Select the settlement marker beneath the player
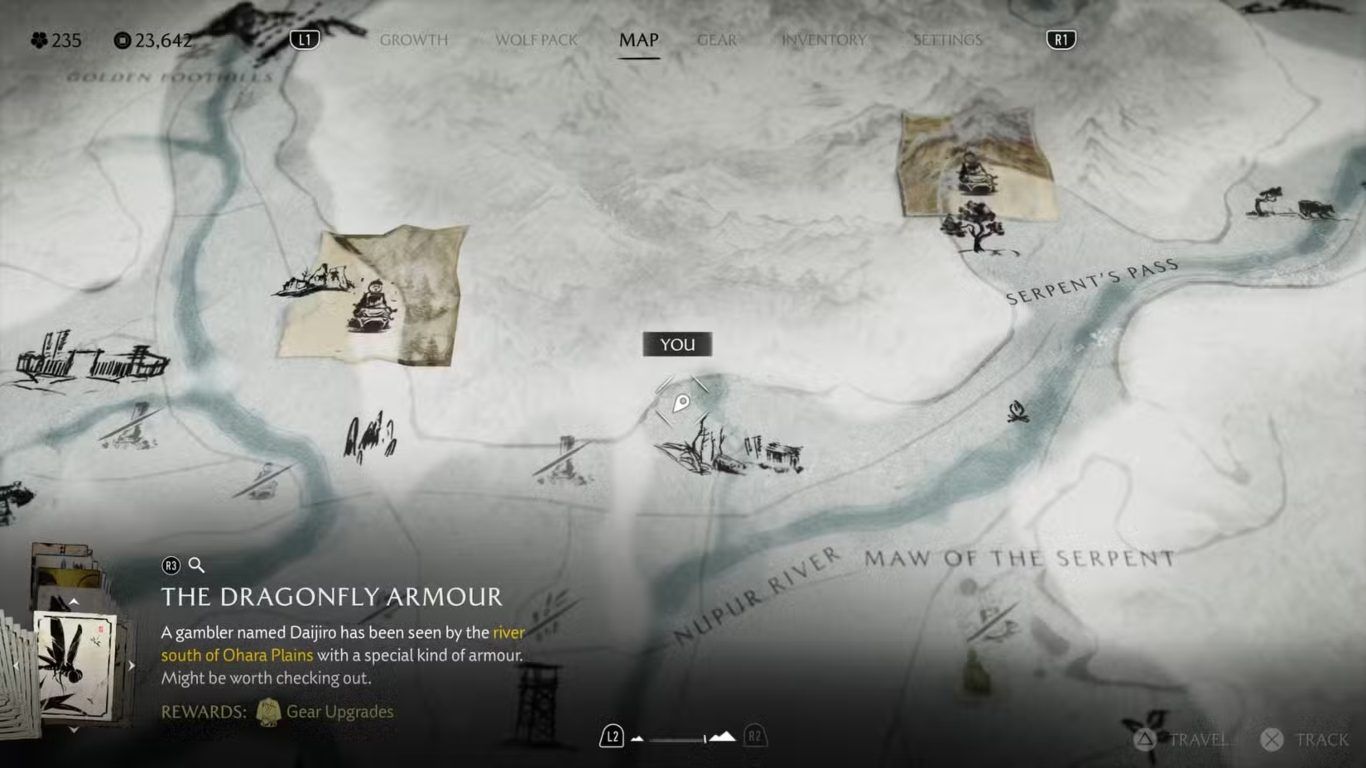 click(x=730, y=450)
